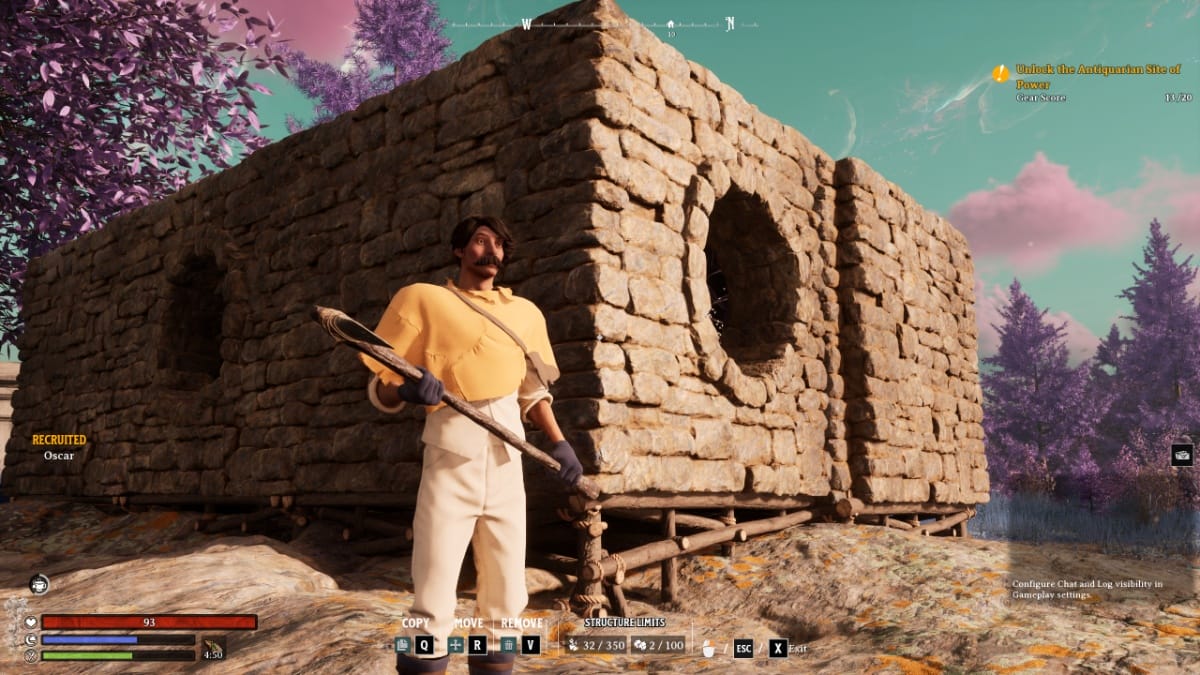Click the active buff timer icon
Viewport: 1200px width, 675px height.
(x=213, y=649)
